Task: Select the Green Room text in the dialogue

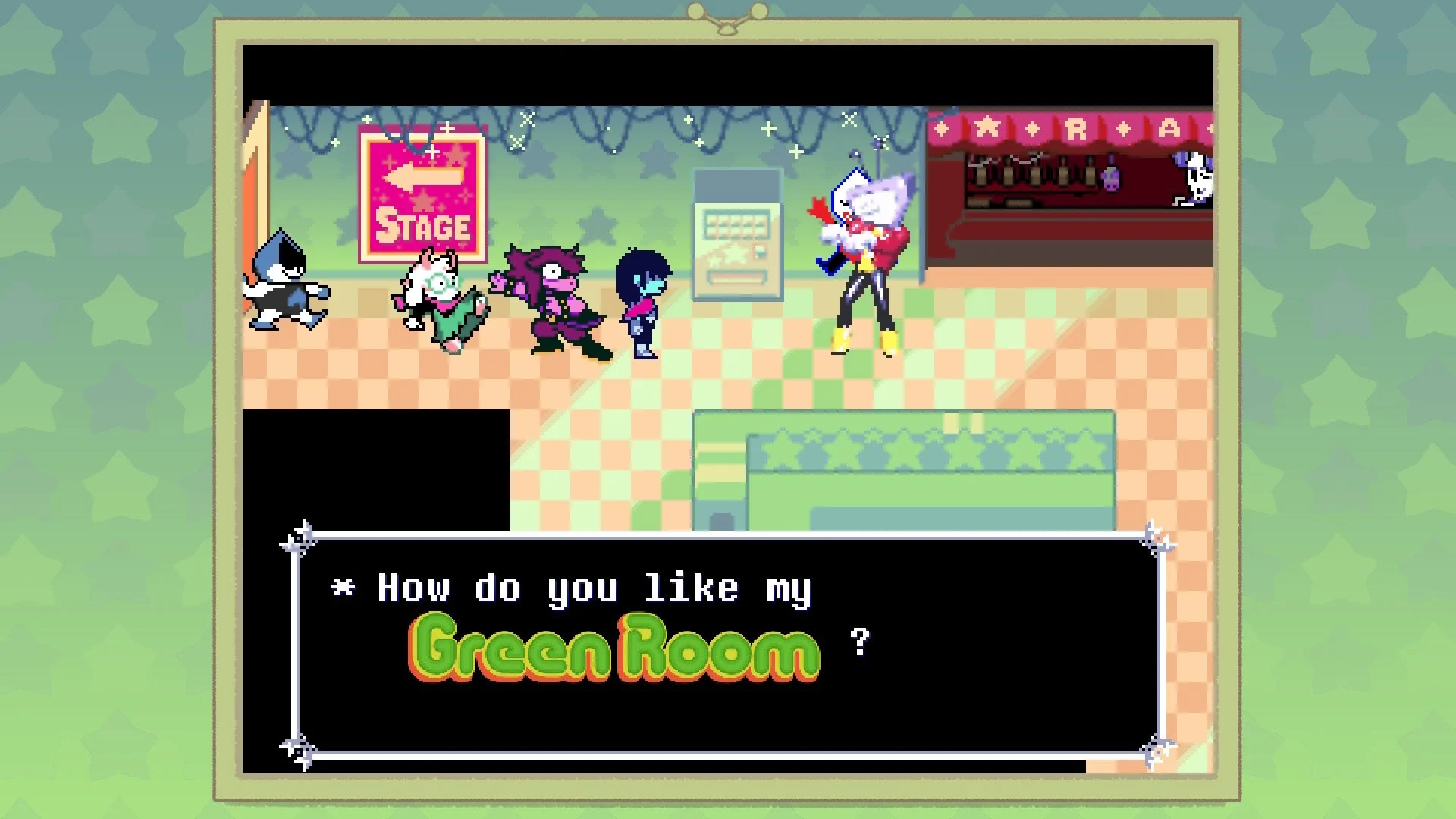Action: (614, 650)
